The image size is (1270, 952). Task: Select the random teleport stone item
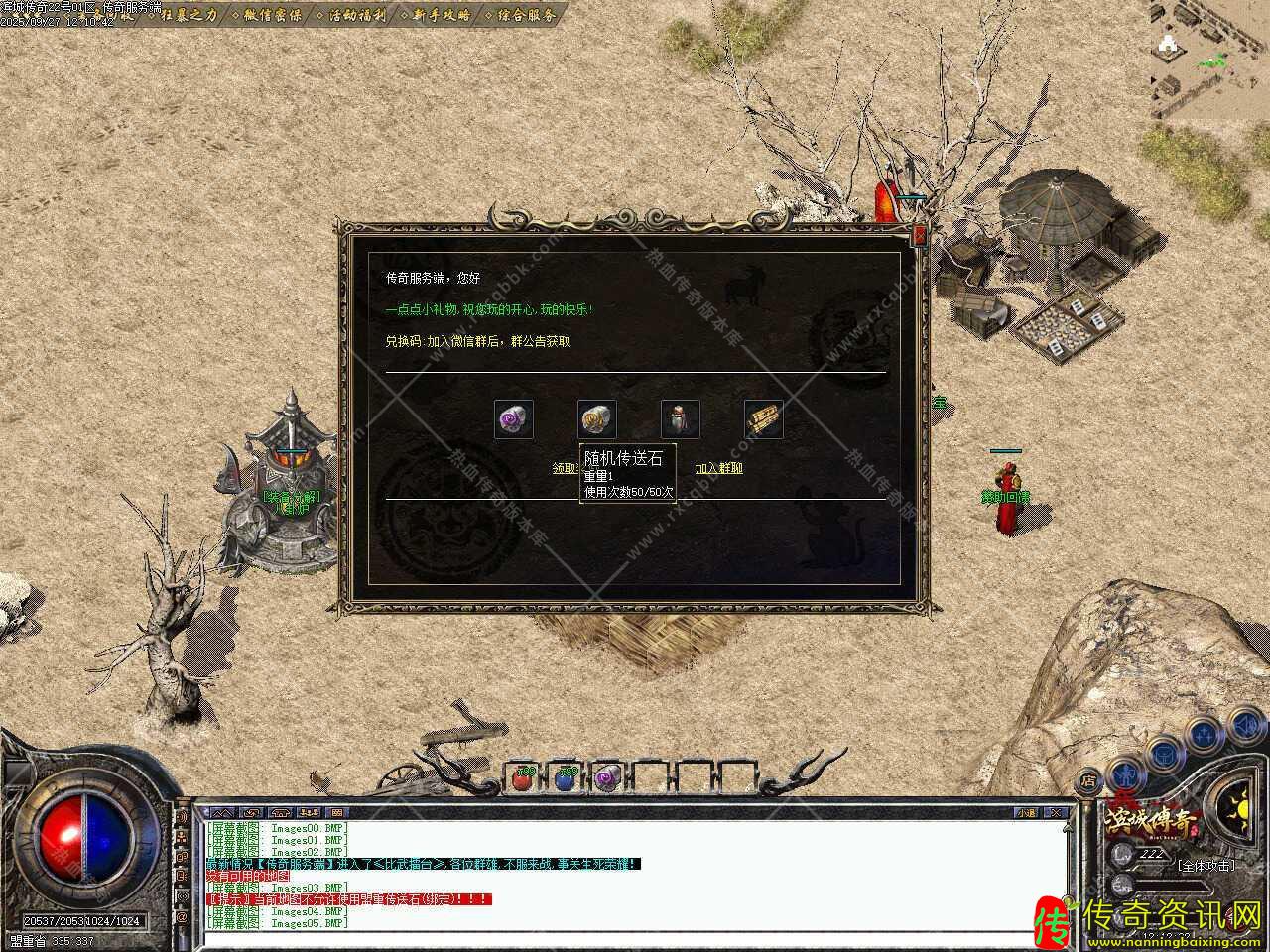pos(597,419)
